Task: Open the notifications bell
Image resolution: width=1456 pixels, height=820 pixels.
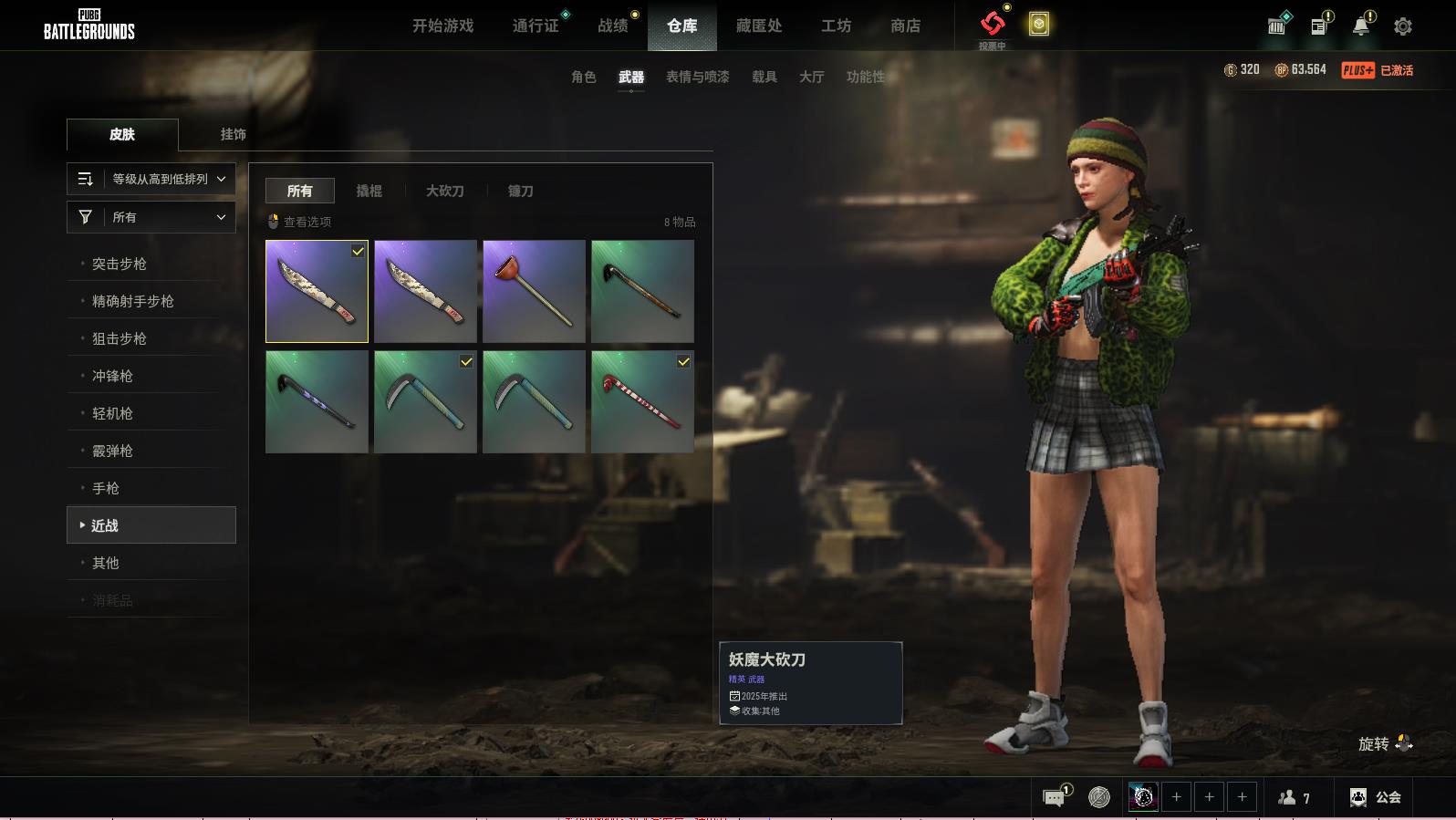Action: click(x=1360, y=26)
